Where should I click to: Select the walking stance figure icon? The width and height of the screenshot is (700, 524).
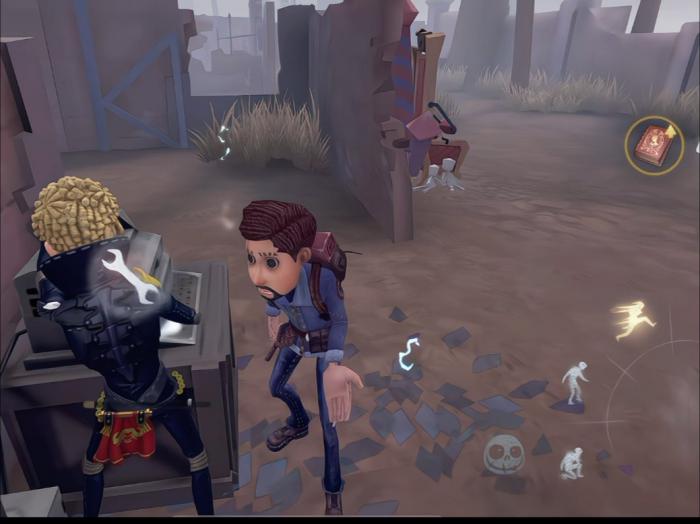(x=574, y=381)
